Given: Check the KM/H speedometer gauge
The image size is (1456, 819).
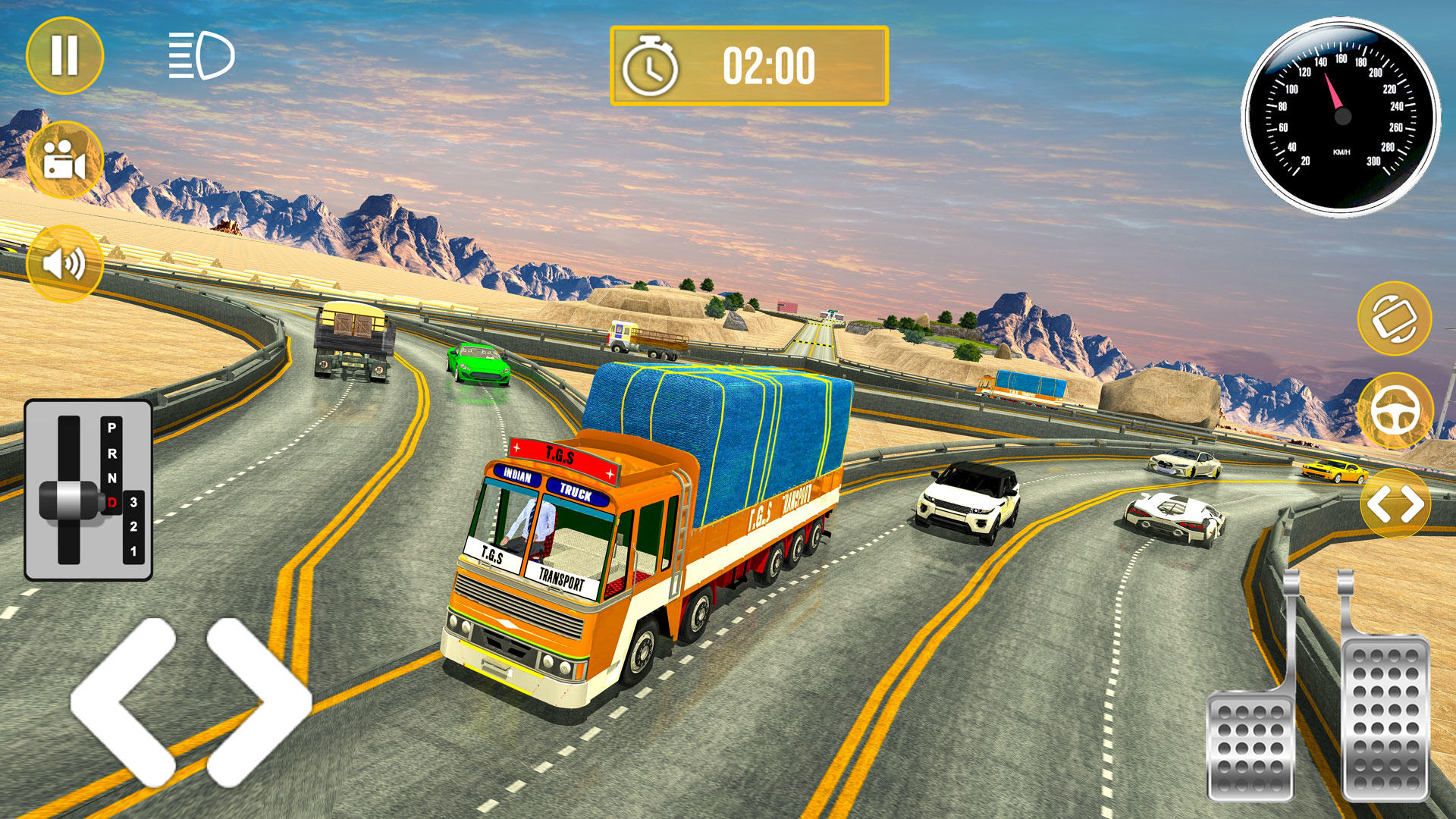Looking at the screenshot, I should (x=1342, y=114).
